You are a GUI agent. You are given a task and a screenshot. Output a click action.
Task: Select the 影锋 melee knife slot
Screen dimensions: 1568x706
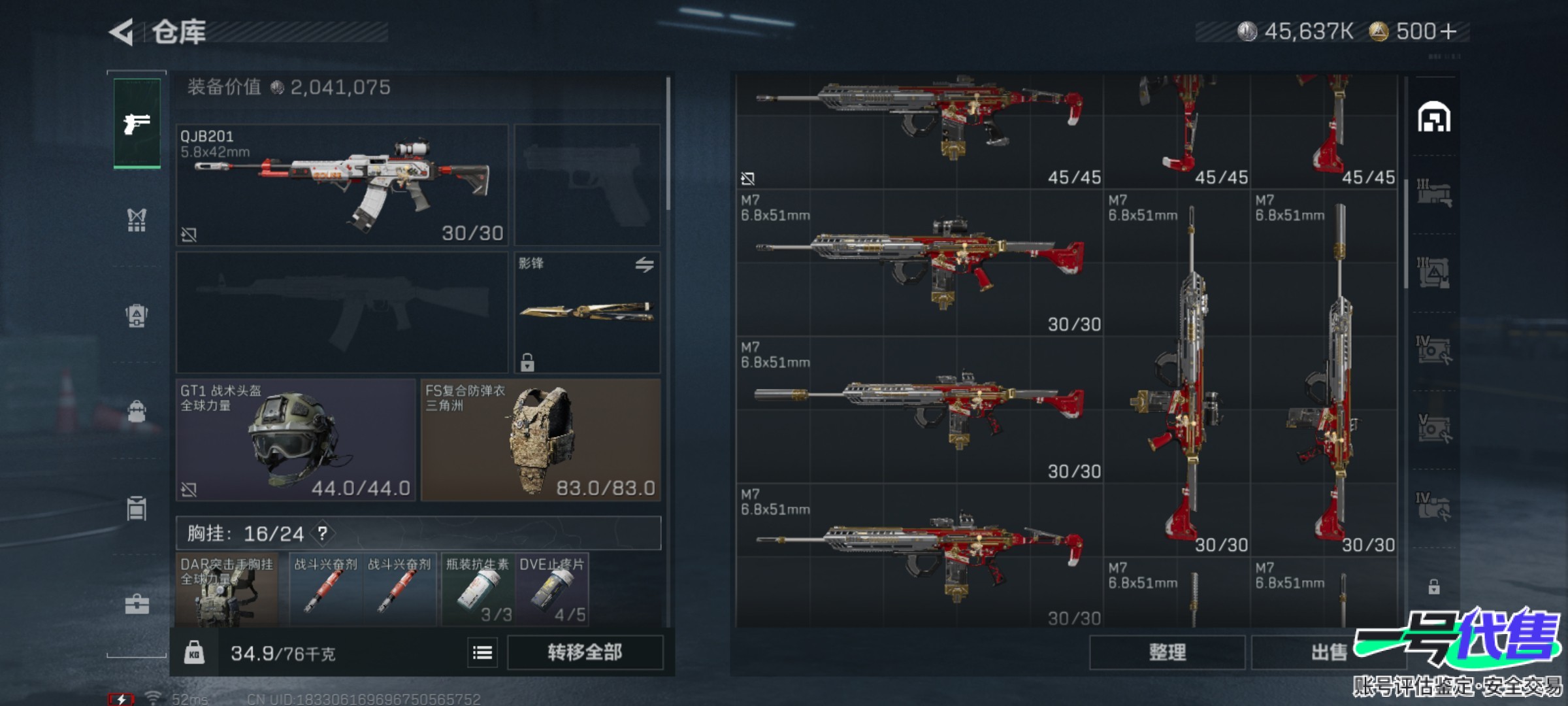coord(587,312)
